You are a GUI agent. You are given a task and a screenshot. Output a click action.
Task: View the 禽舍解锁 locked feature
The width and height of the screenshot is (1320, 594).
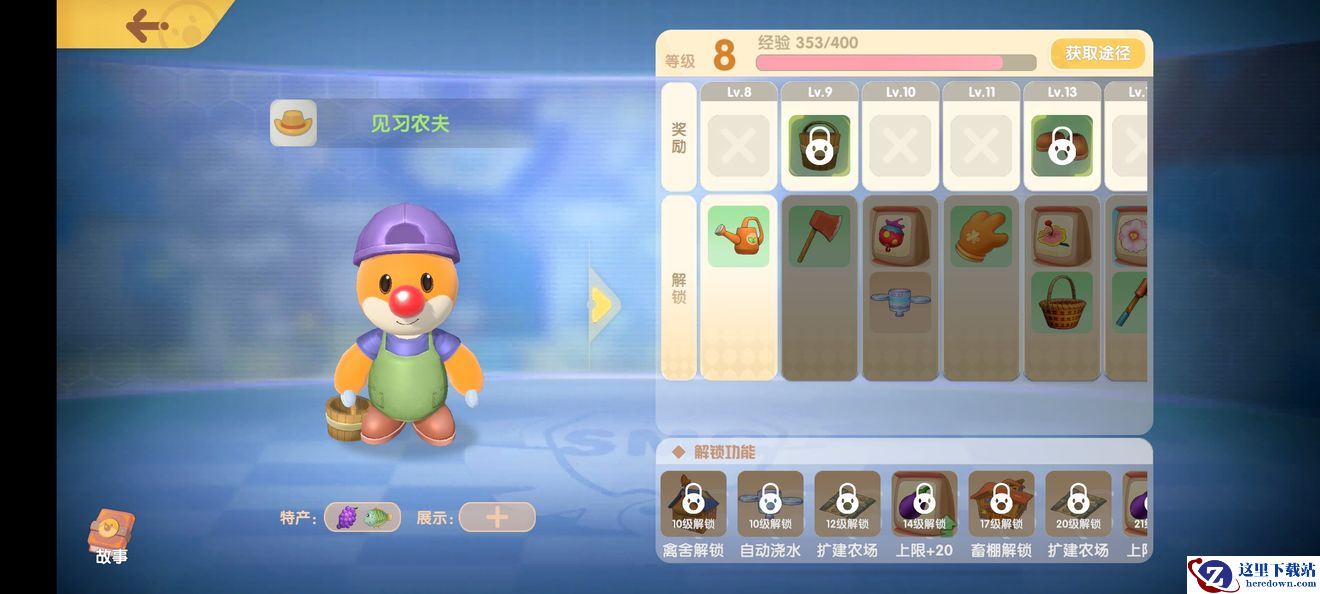tap(693, 504)
